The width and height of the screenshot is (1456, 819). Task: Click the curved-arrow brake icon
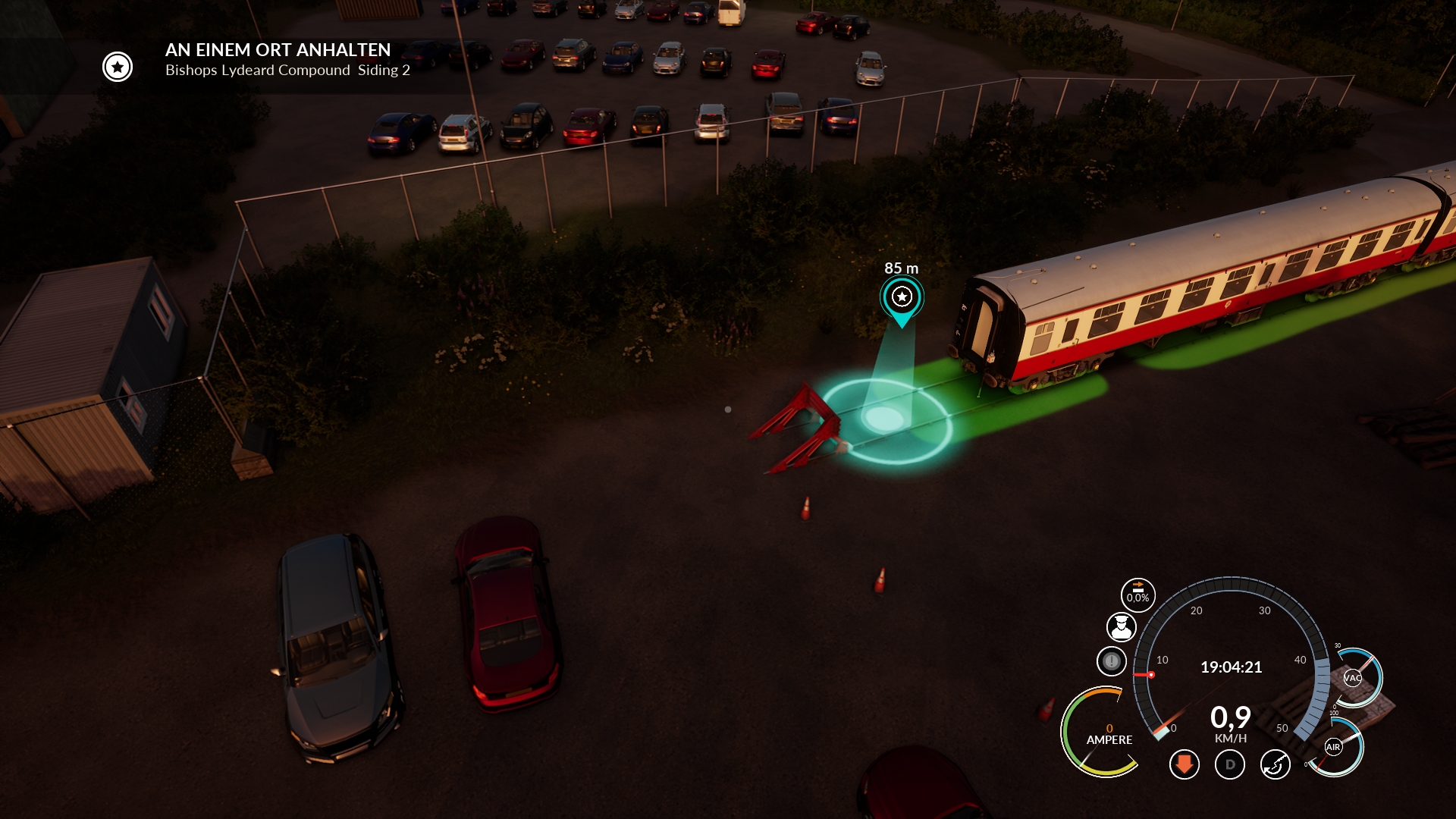pos(1276,764)
